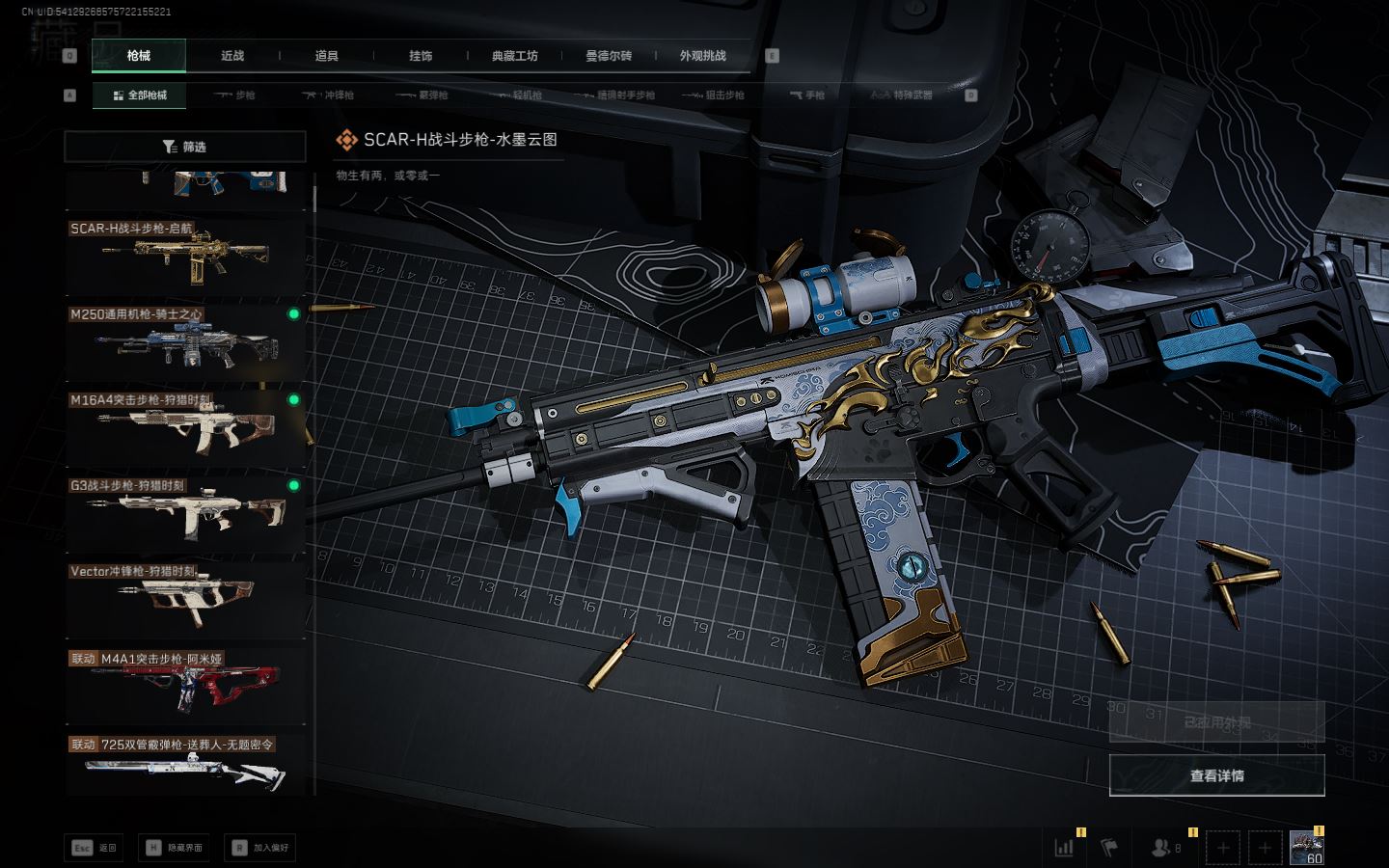Image resolution: width=1389 pixels, height=868 pixels.
Task: Filter weapons by 步枪 rifle category
Action: point(234,95)
